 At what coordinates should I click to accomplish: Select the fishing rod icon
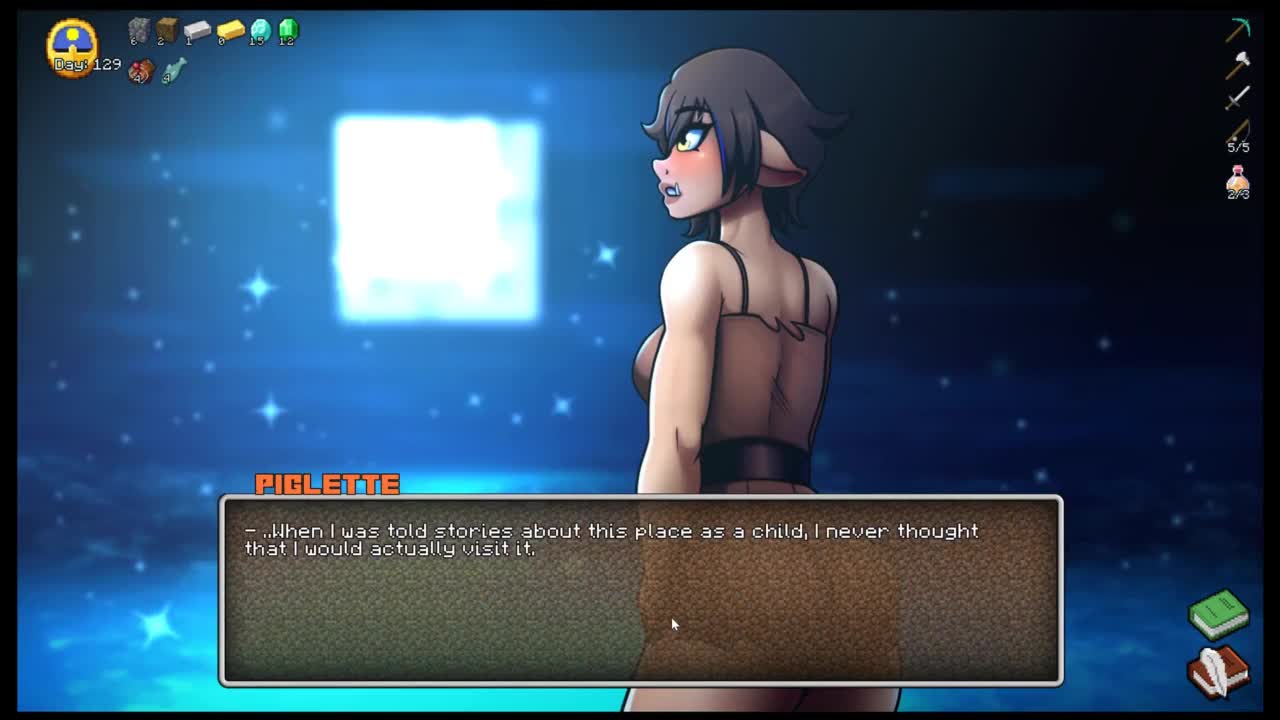tap(1238, 132)
